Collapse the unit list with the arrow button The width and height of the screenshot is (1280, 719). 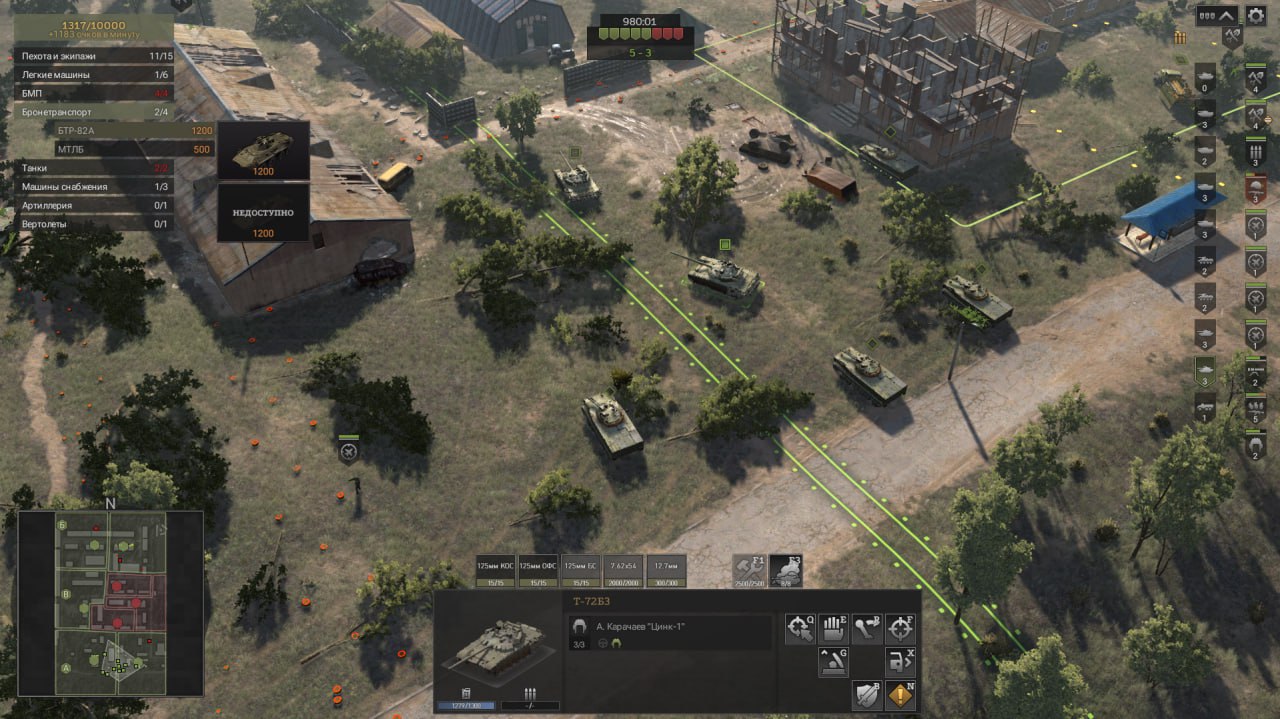coord(1228,16)
